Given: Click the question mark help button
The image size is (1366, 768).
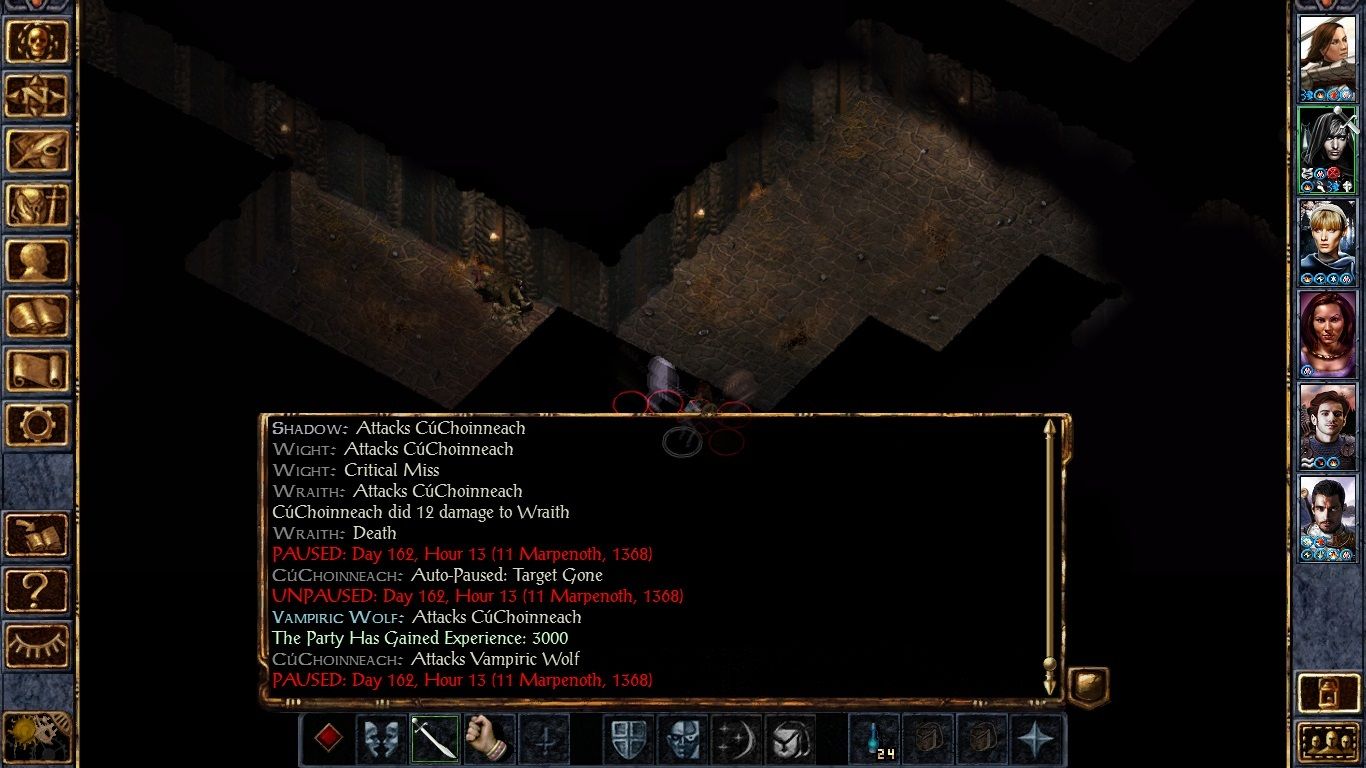Looking at the screenshot, I should click(38, 591).
